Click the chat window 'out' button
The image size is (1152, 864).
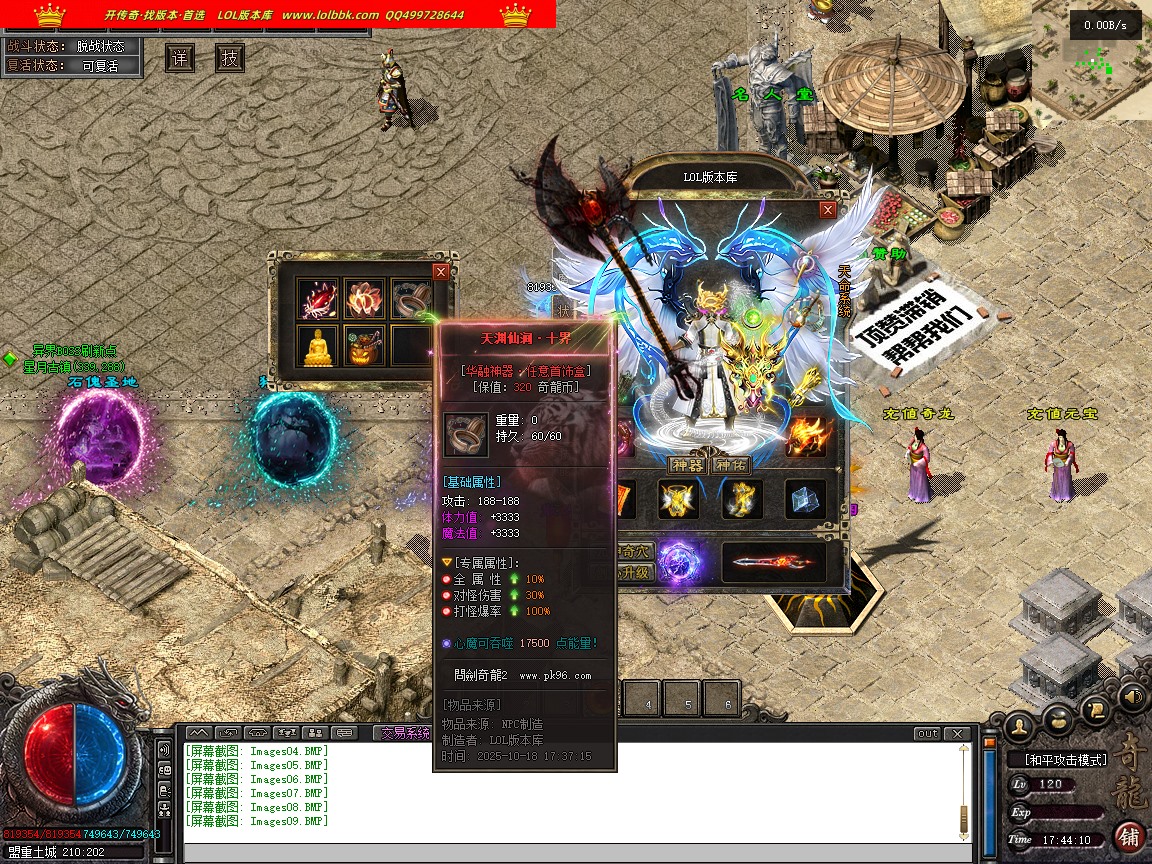coord(928,734)
